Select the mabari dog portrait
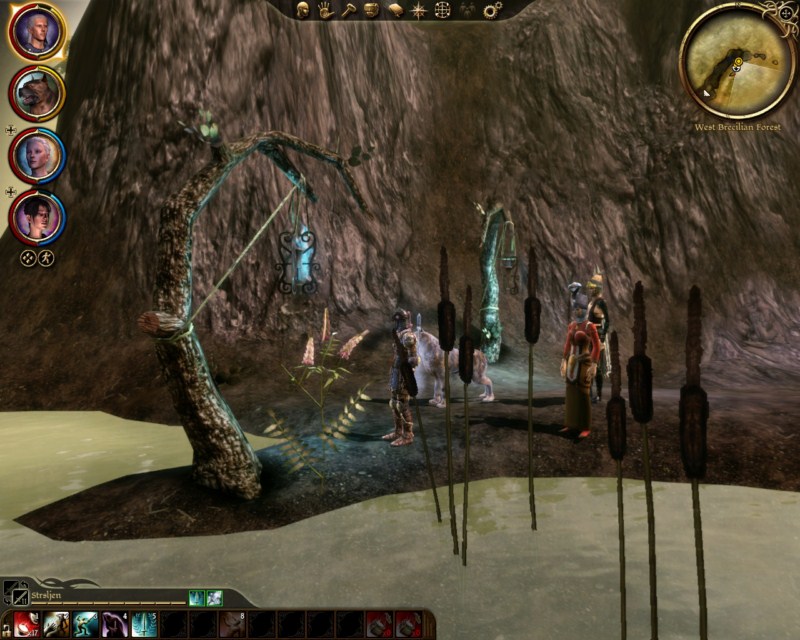Screen dimensions: 800x640 (x=37, y=94)
